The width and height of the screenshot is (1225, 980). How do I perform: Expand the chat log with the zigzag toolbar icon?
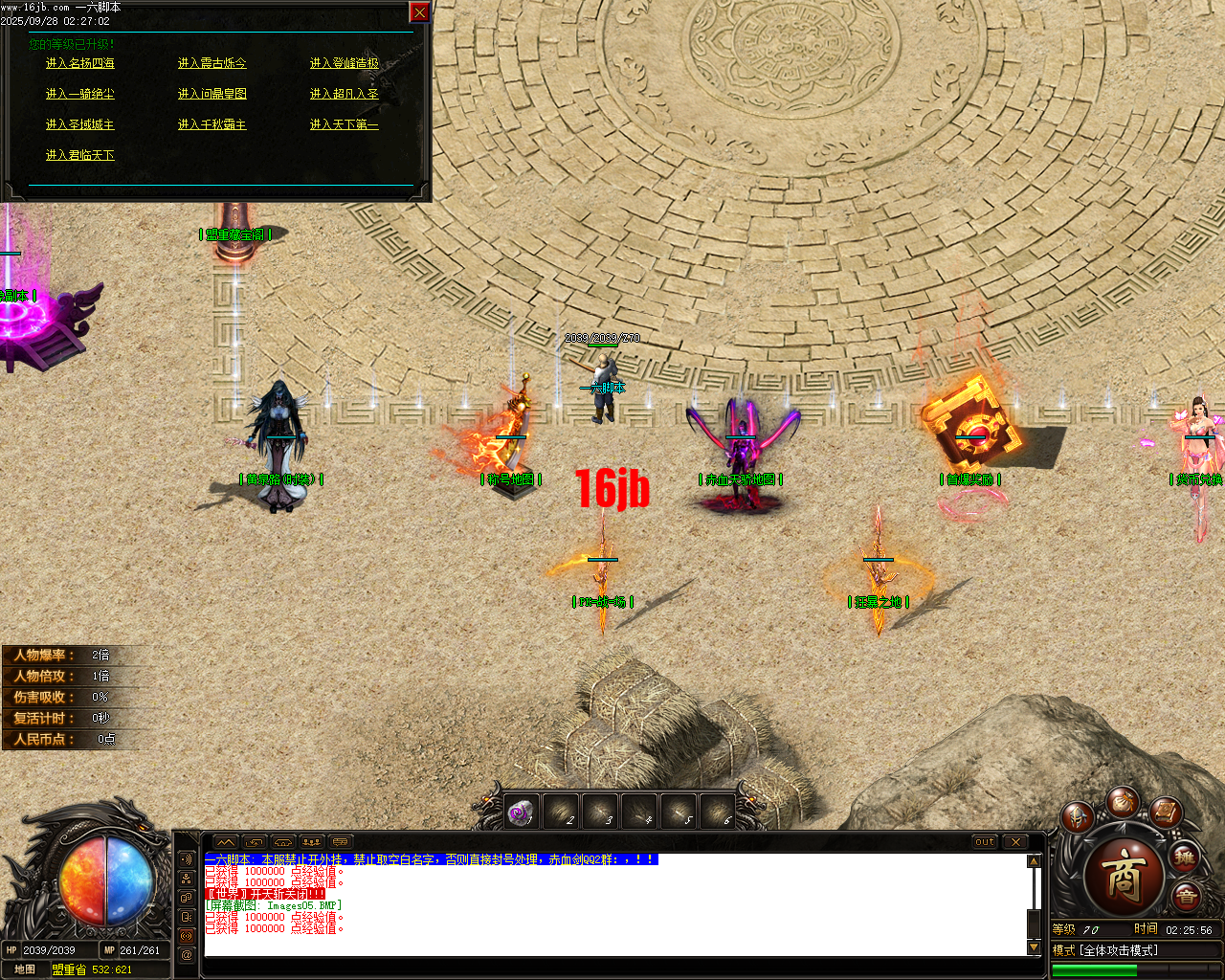[x=227, y=841]
